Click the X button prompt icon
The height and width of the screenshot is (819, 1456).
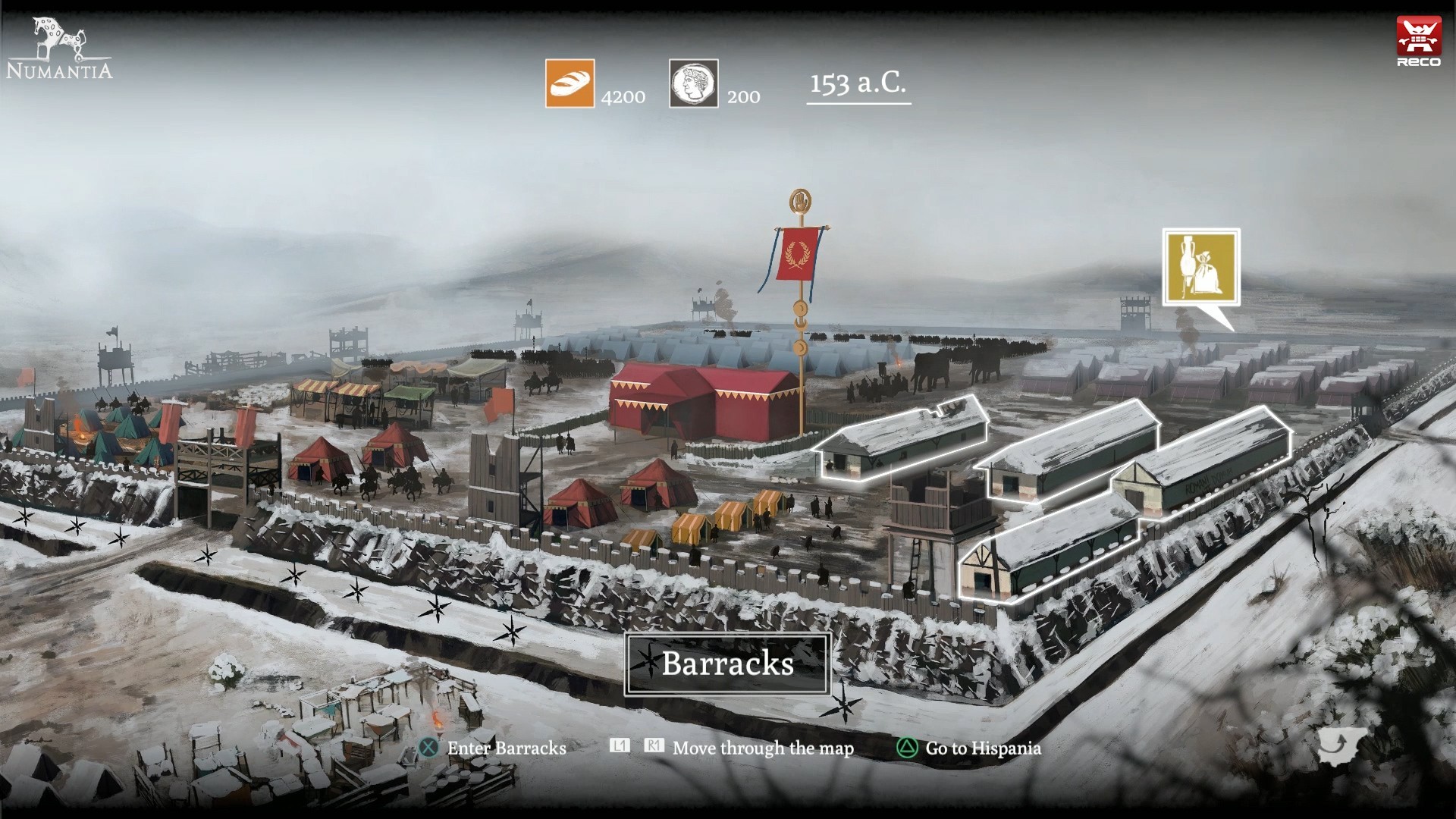[x=430, y=748]
